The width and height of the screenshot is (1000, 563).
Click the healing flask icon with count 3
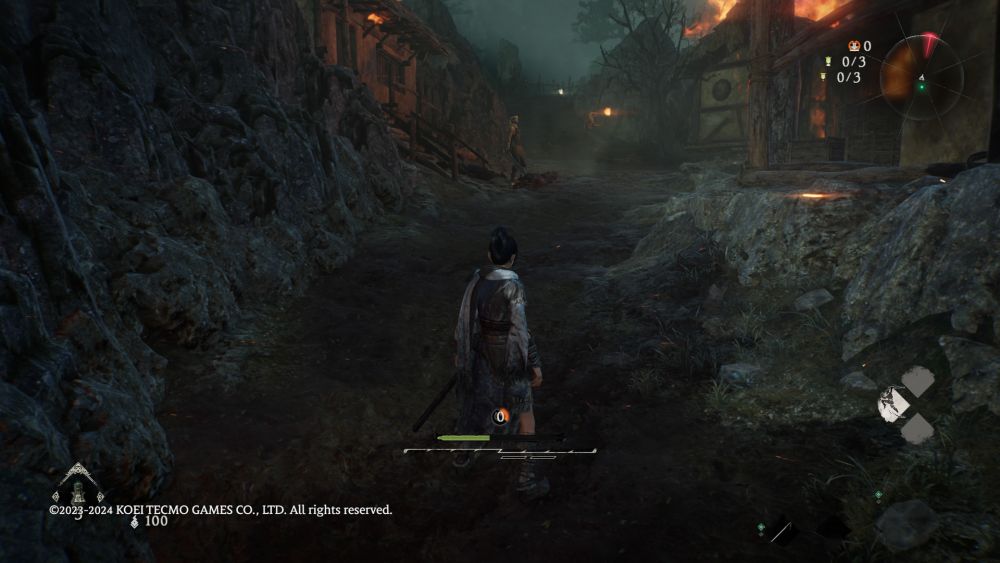[x=78, y=490]
